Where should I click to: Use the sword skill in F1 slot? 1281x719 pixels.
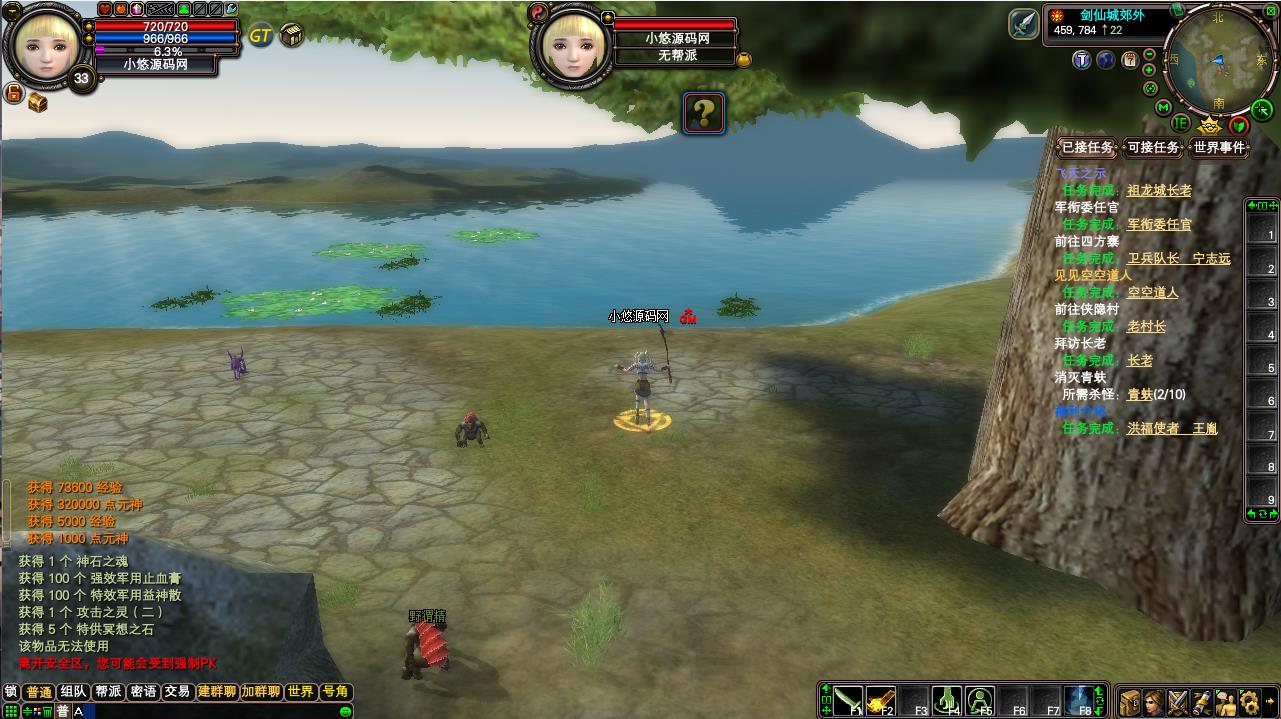[849, 700]
